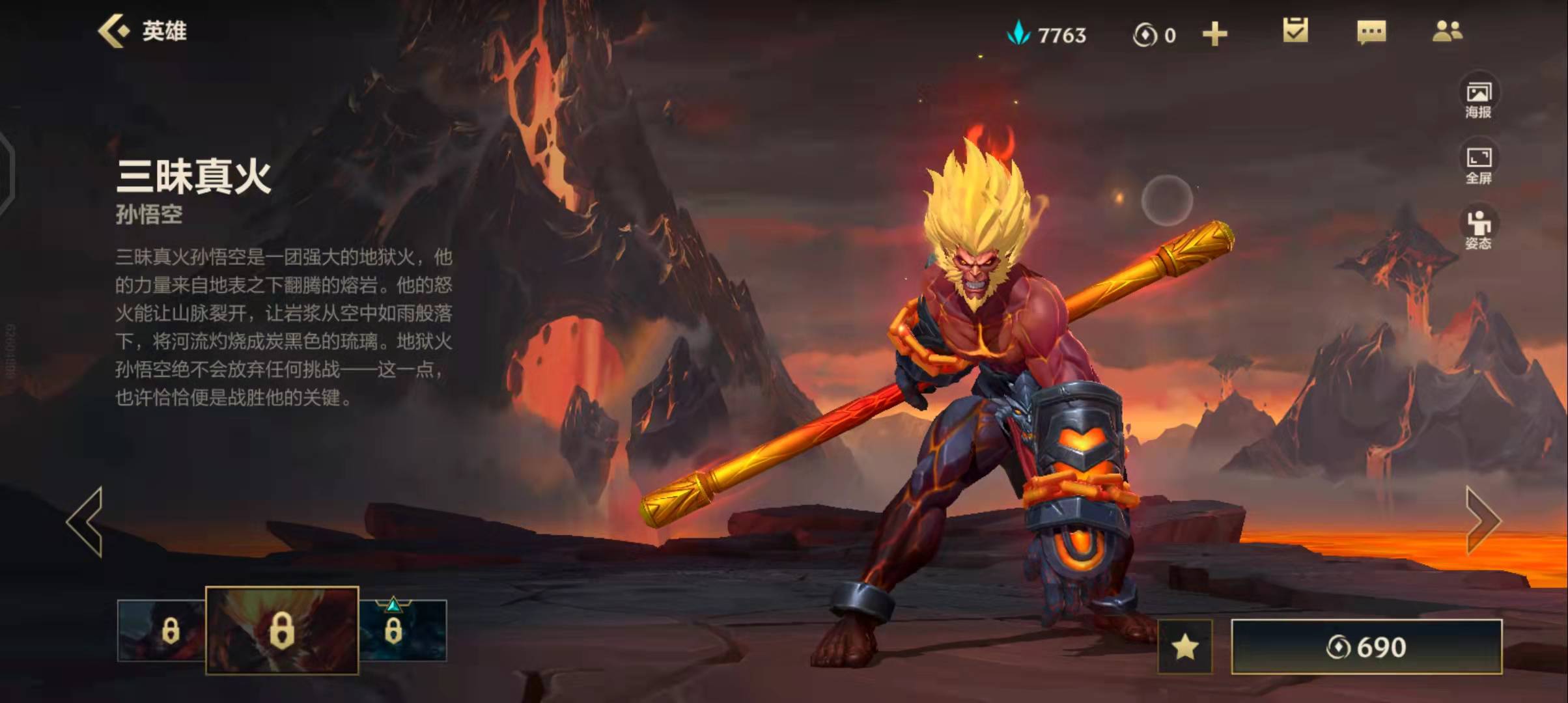View the 海报 poster art
Viewport: 1568px width, 703px height.
[1478, 99]
